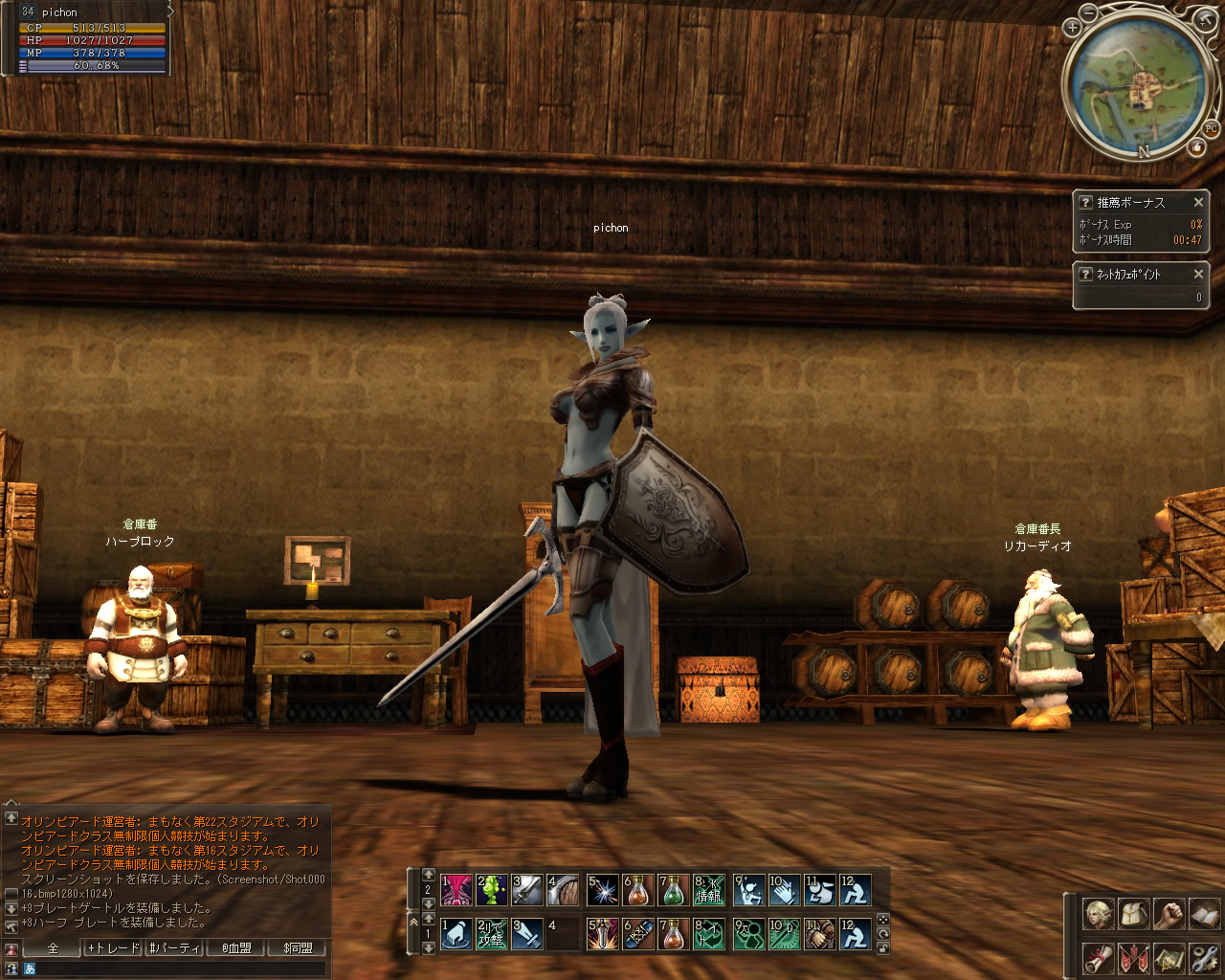Open the character status menu icon
1225x980 pixels.
1098,913
